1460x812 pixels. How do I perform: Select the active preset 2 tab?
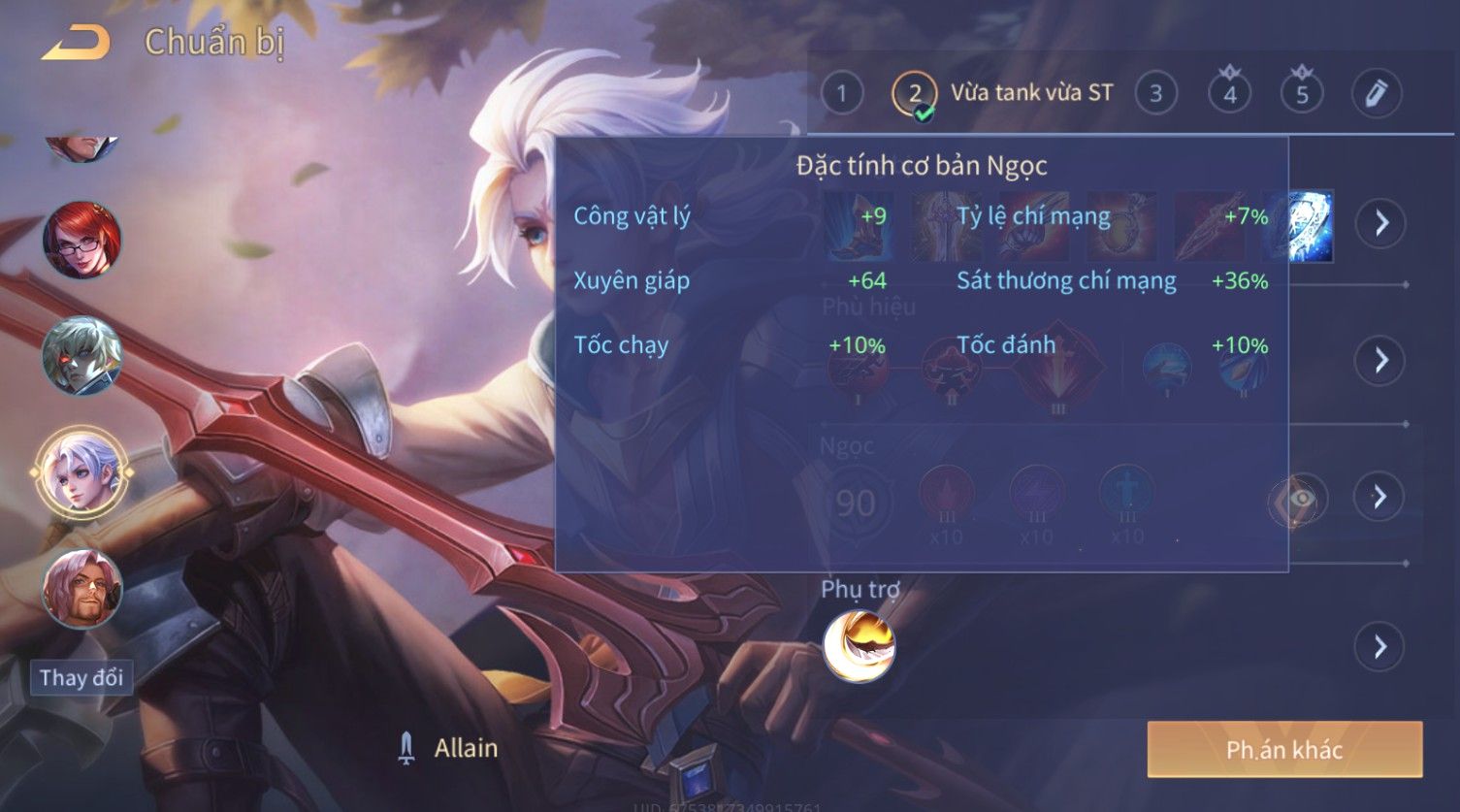[x=915, y=94]
